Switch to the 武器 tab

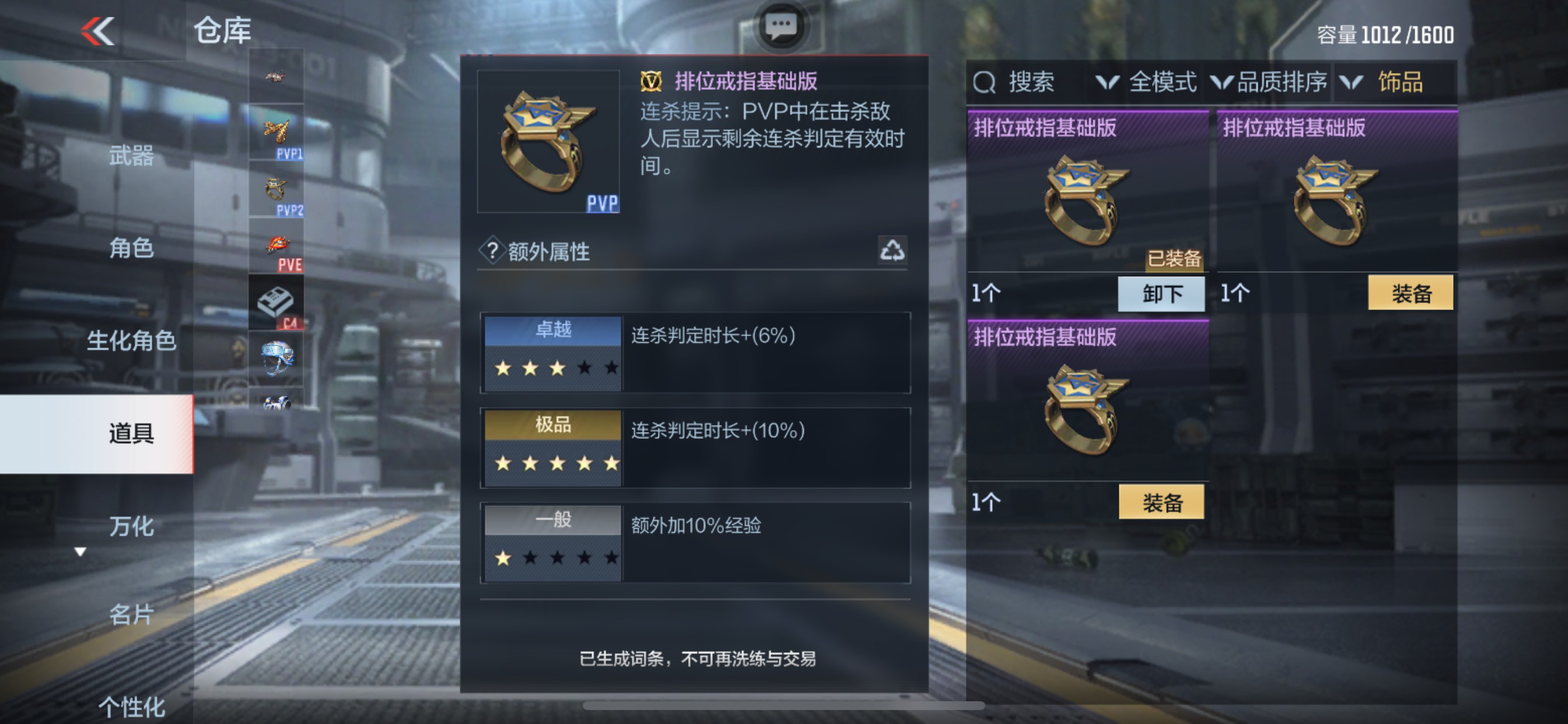click(132, 157)
